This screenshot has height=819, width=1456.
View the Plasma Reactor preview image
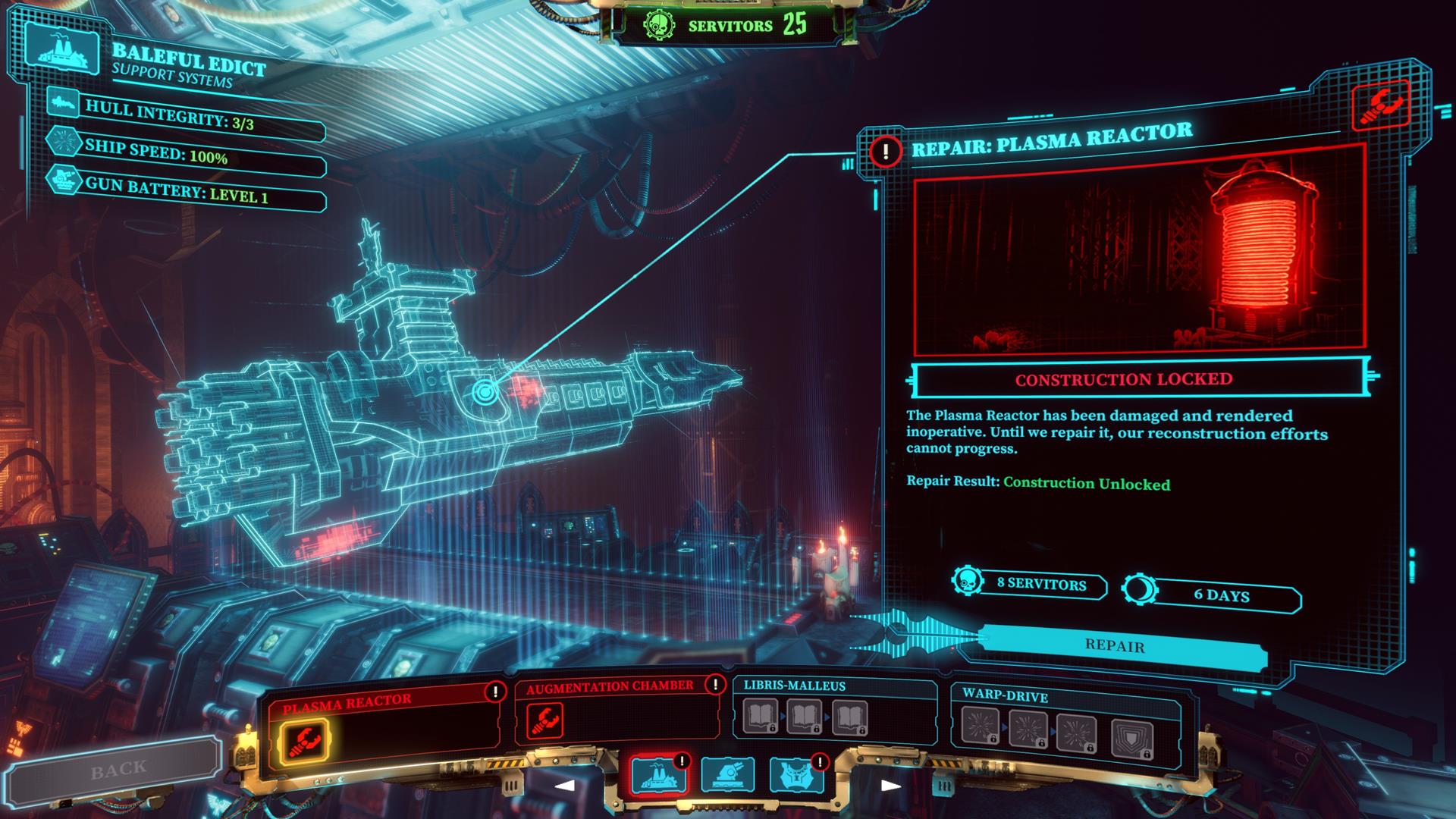[x=1139, y=258]
